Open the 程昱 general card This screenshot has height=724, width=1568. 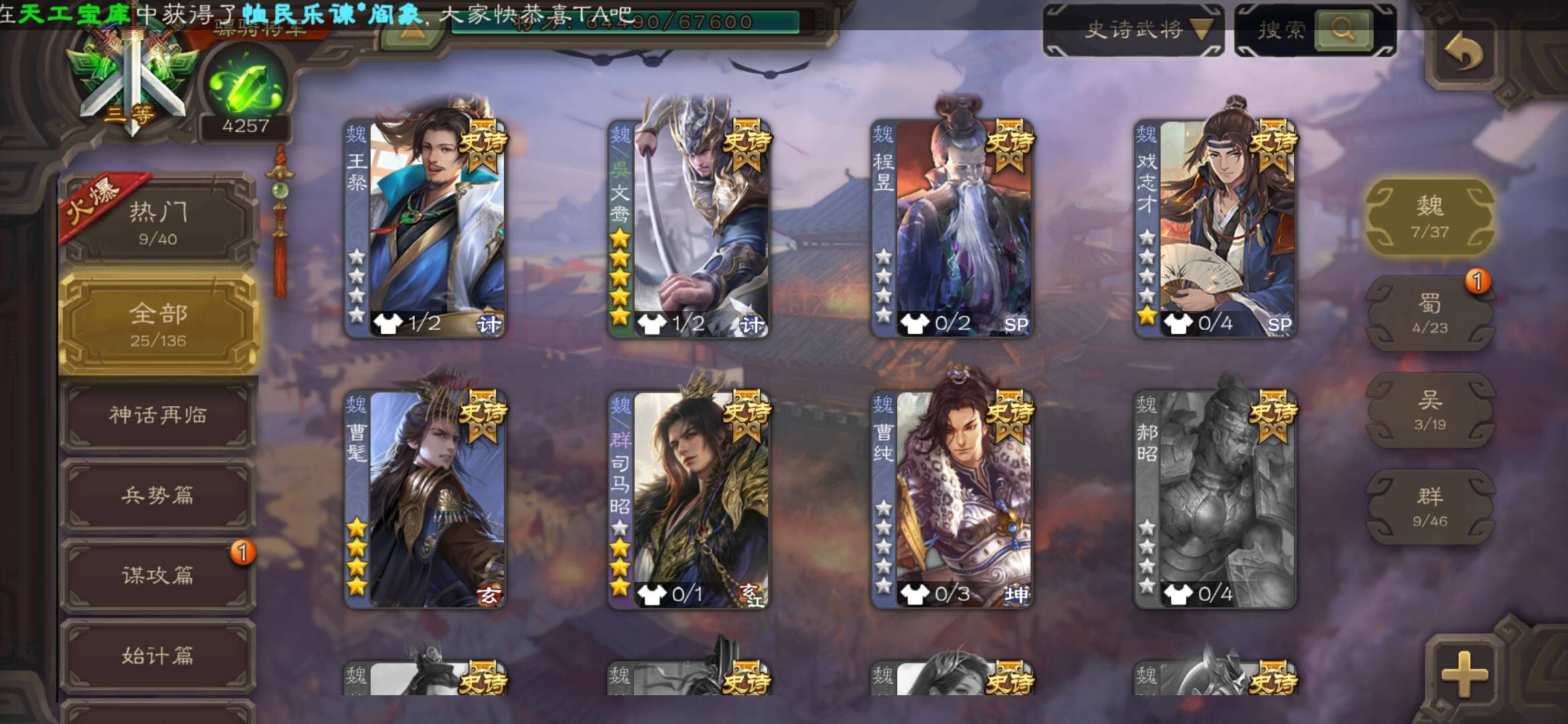coord(951,228)
